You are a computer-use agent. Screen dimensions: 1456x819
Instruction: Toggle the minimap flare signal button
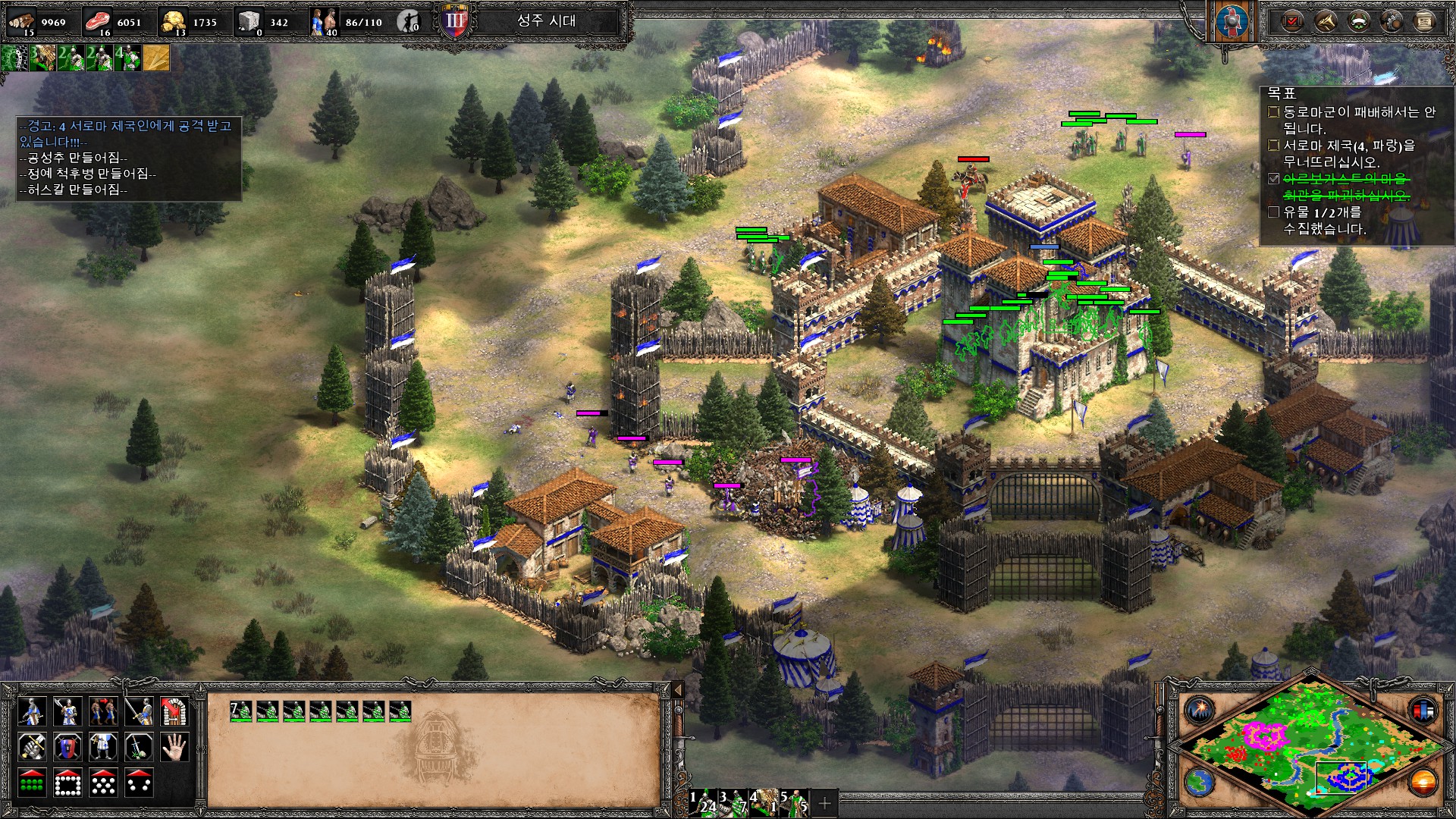1200,710
